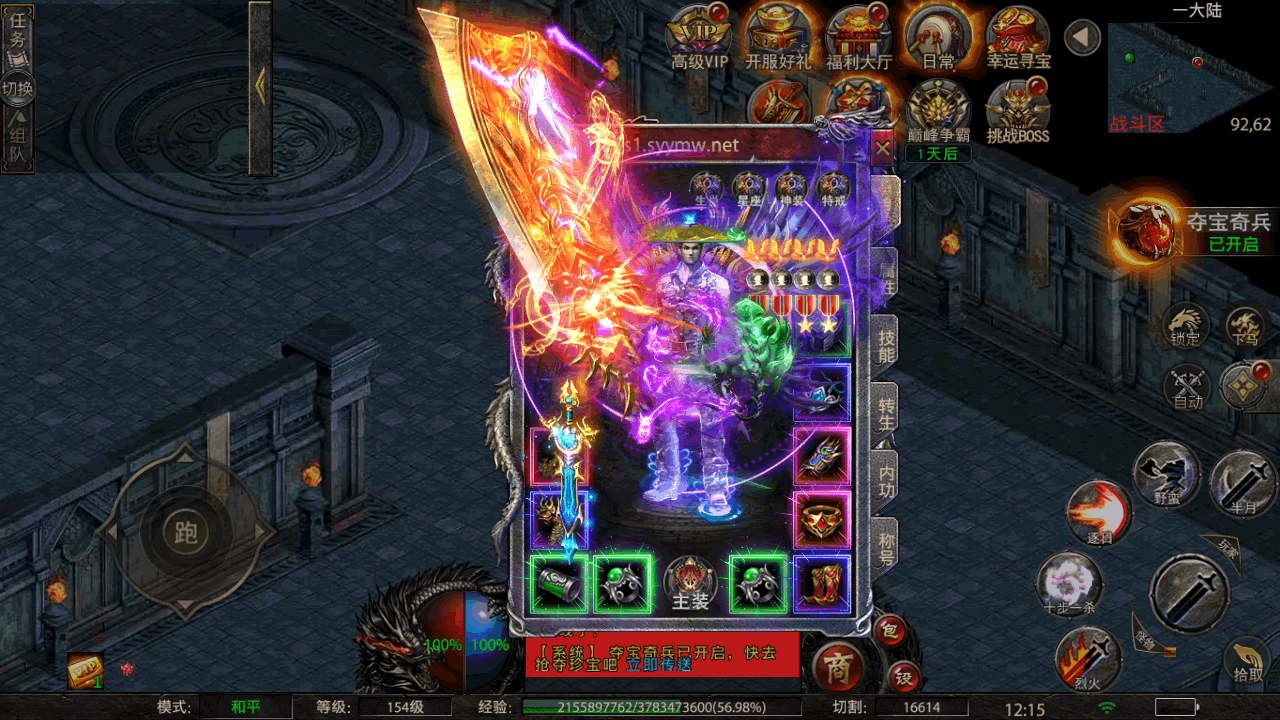
Task: Close the character equipment panel
Action: (x=882, y=150)
